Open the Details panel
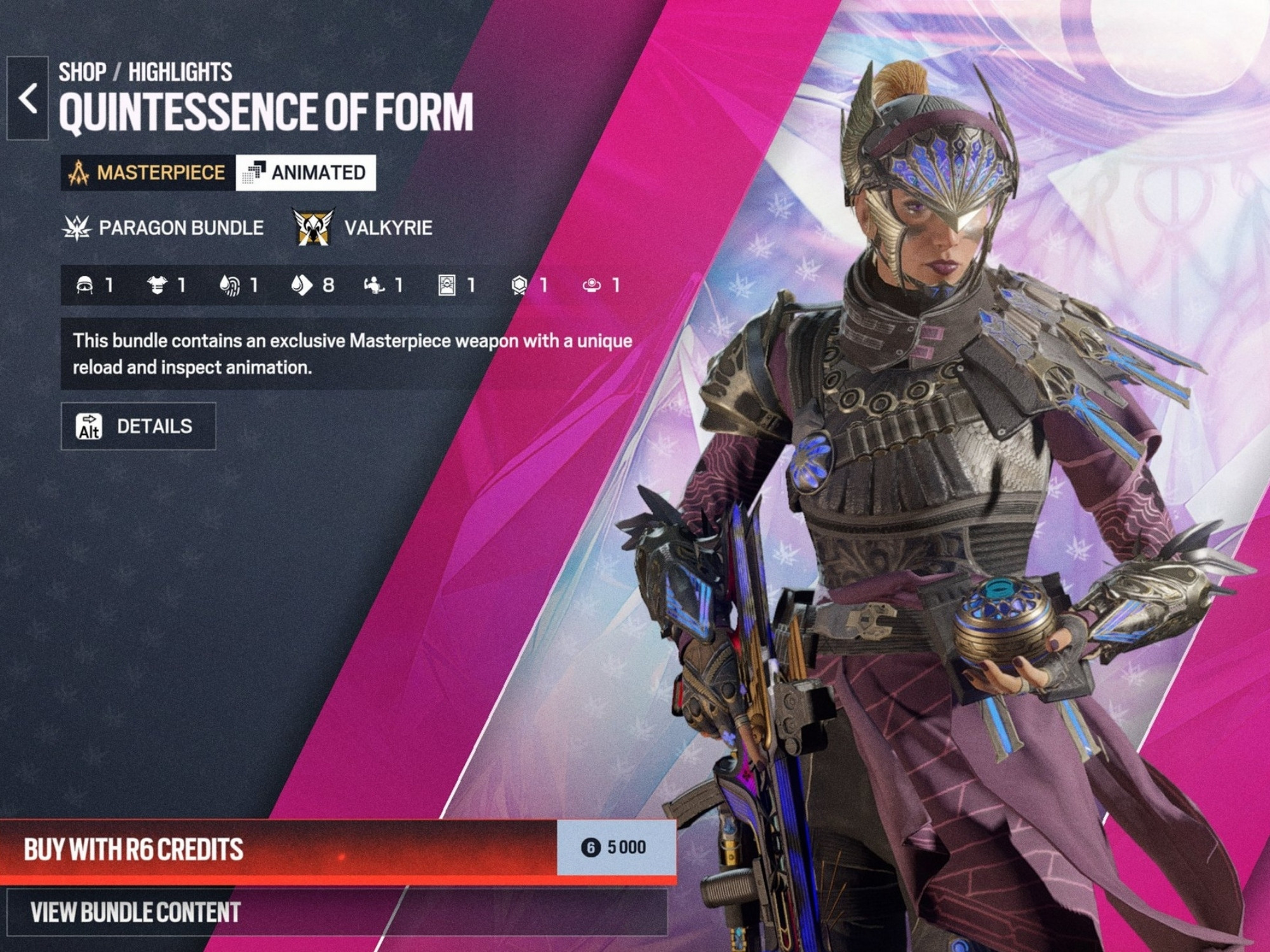1270x952 pixels. (138, 426)
